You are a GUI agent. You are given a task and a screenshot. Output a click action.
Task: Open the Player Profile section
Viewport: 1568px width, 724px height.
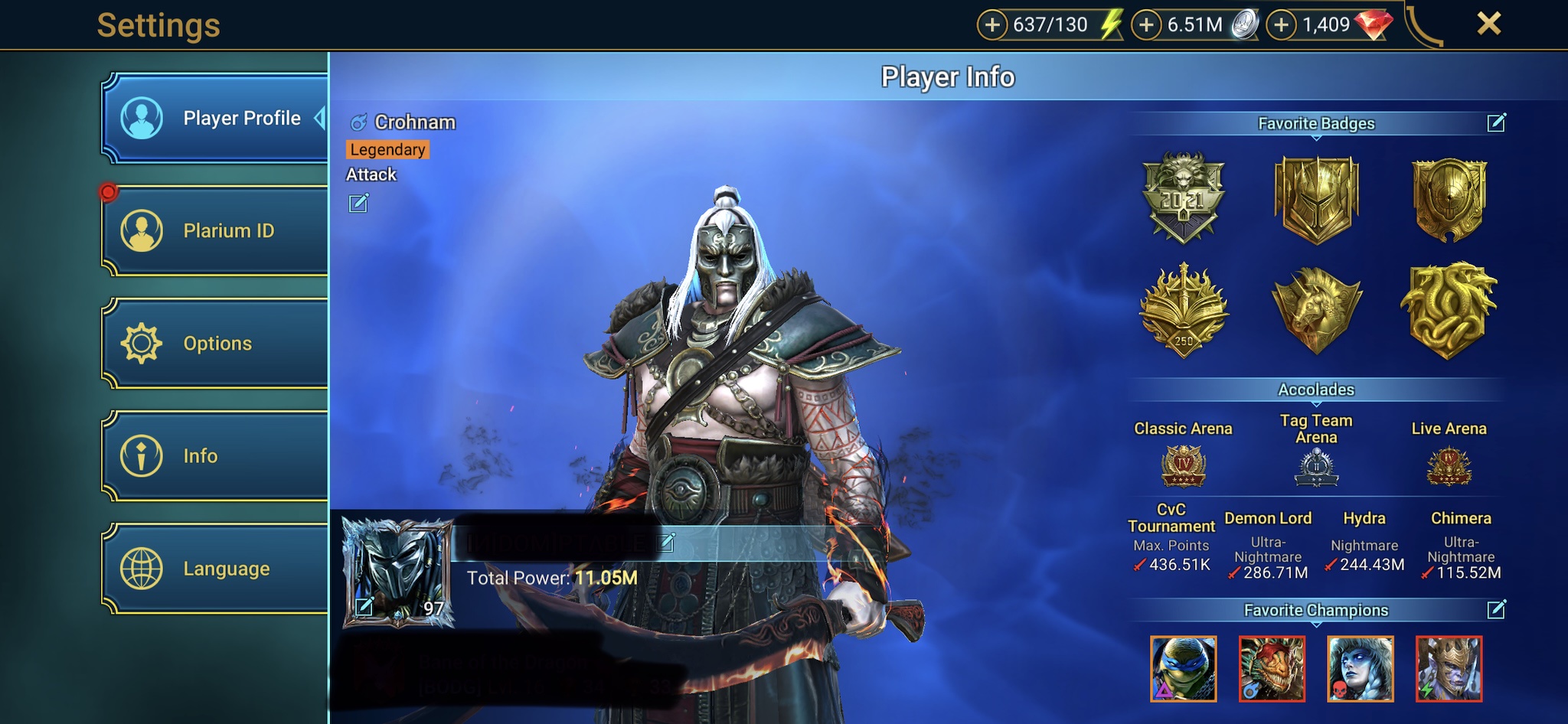pyautogui.click(x=215, y=119)
